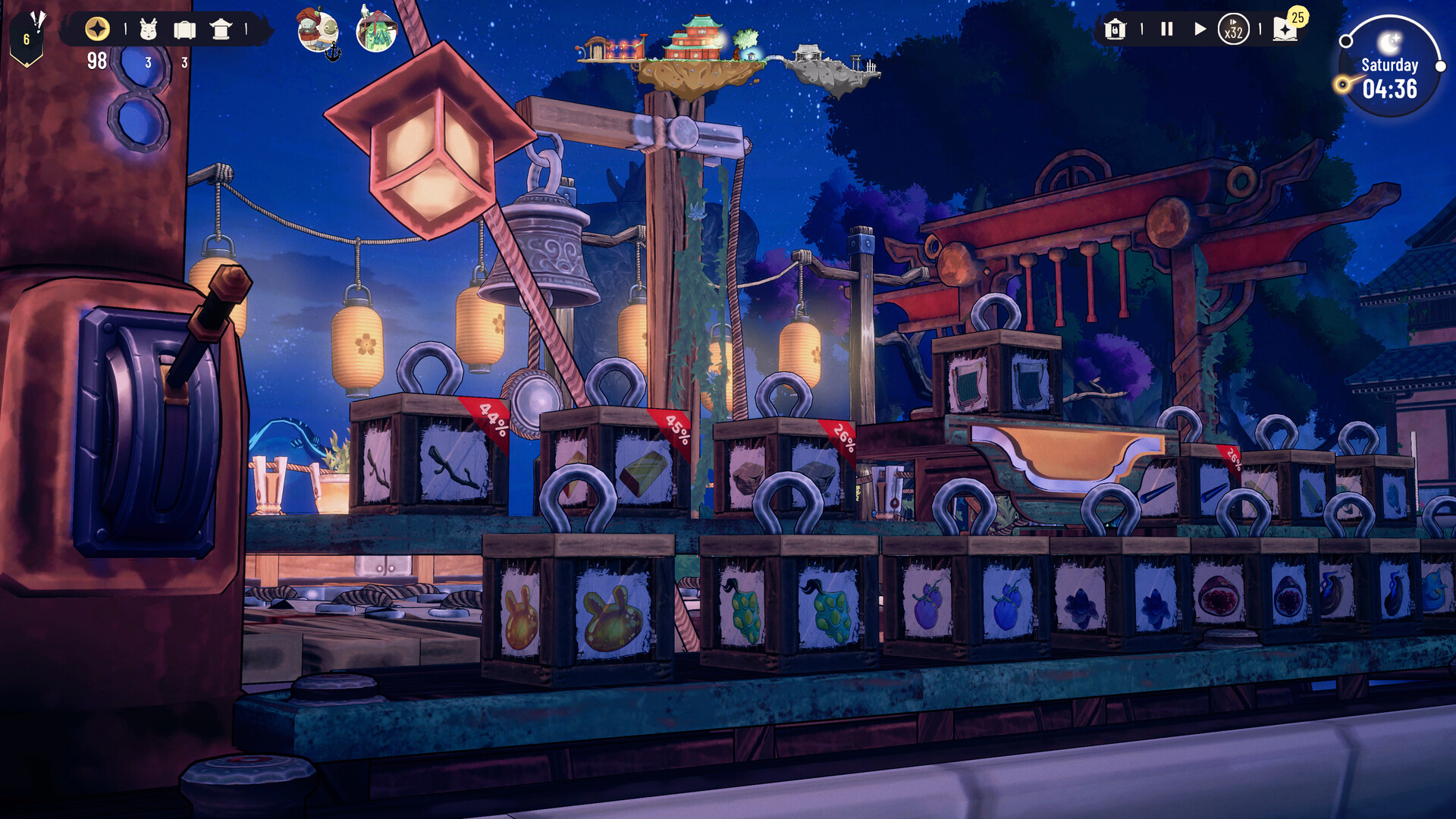The height and width of the screenshot is (819, 1456).
Task: Resume time with the play button
Action: point(1200,29)
